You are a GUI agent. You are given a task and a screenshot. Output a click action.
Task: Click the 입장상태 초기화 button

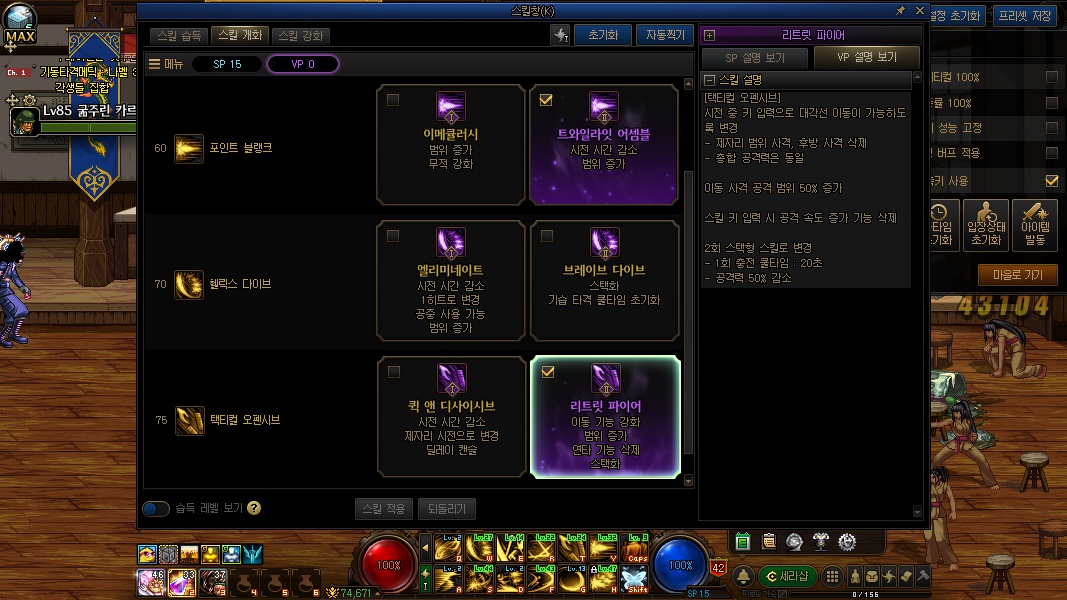[986, 226]
